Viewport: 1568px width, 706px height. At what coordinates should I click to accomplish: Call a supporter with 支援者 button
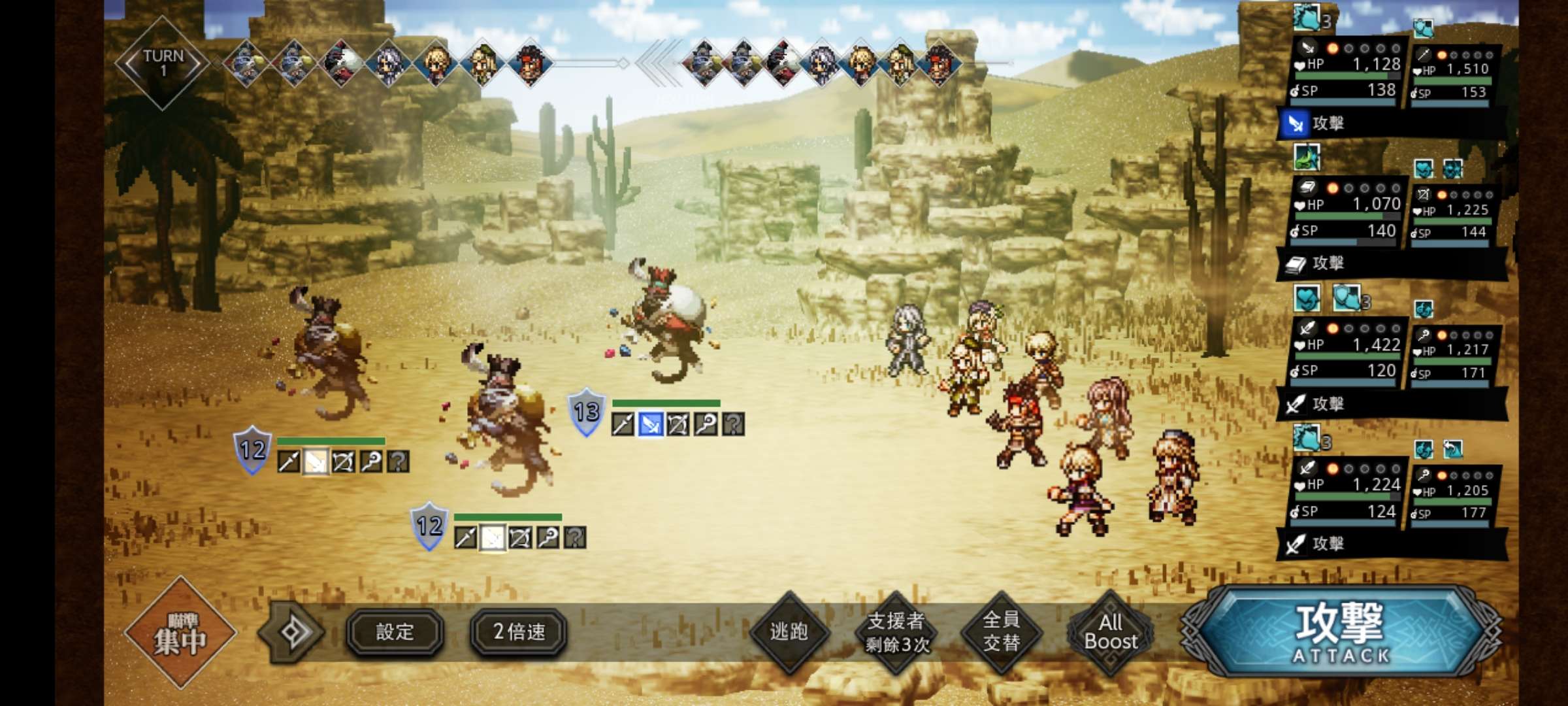(896, 632)
